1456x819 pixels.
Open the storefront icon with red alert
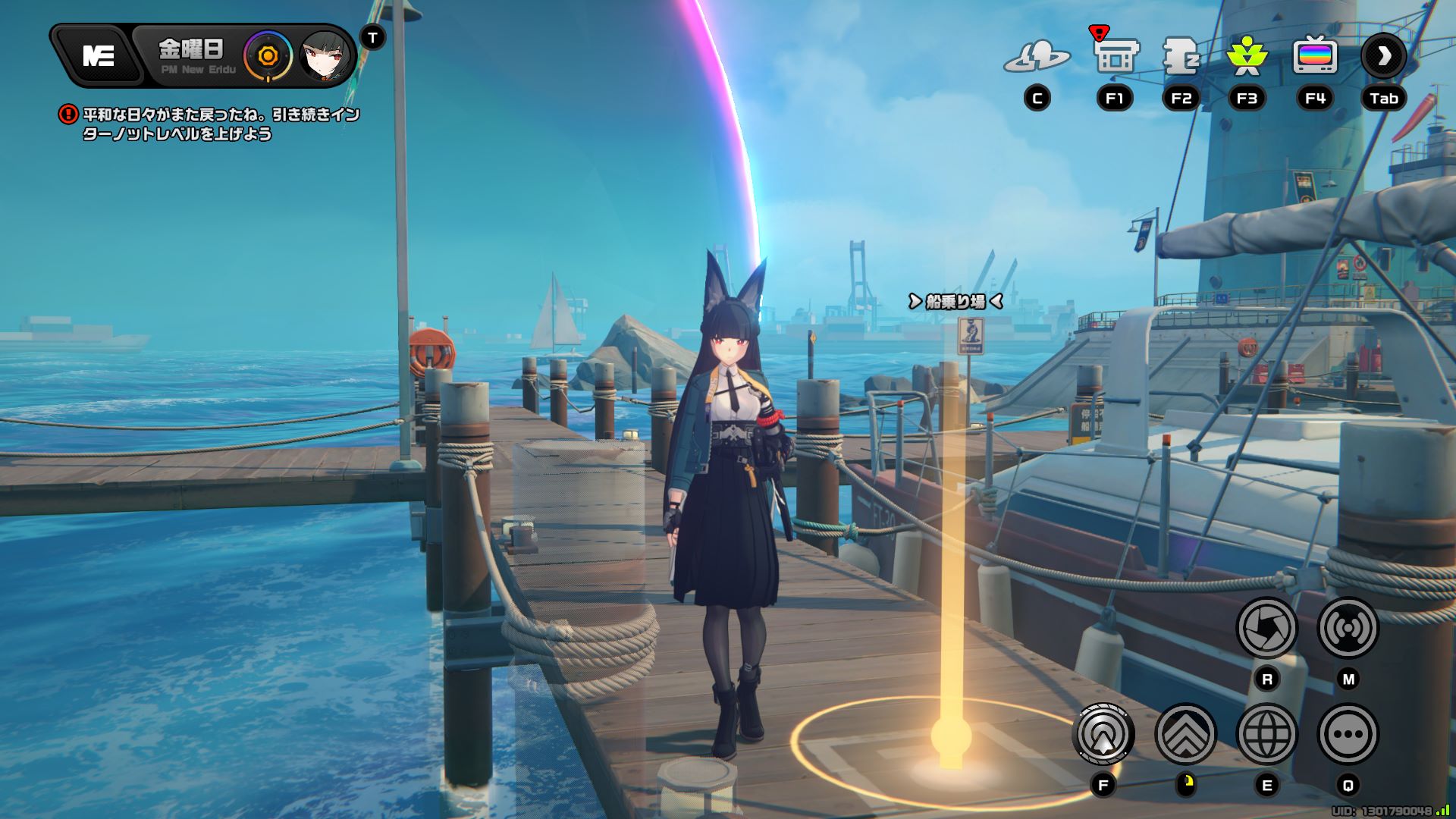(1115, 55)
